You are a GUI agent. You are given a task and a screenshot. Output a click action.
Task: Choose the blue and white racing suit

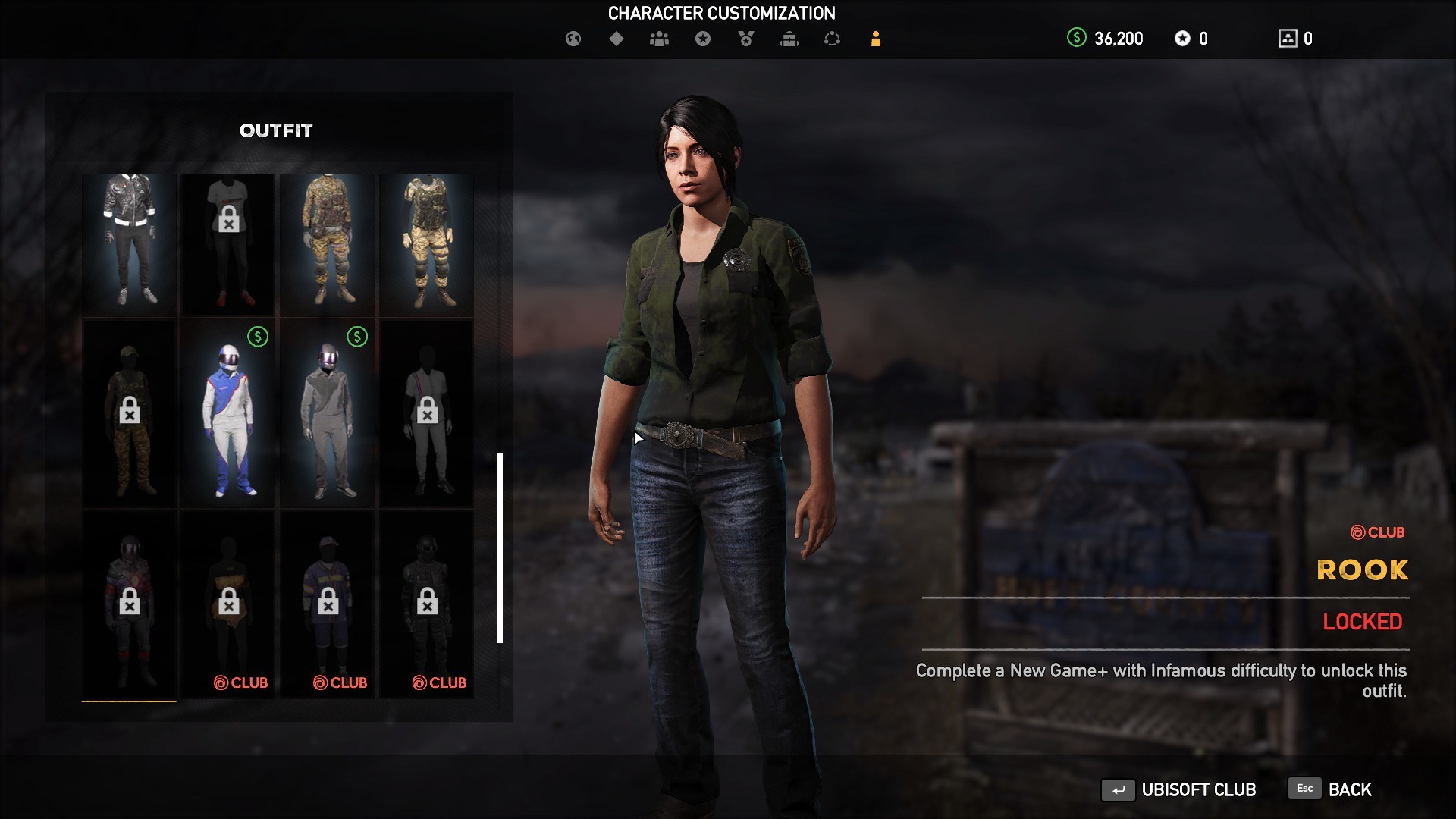coord(228,413)
